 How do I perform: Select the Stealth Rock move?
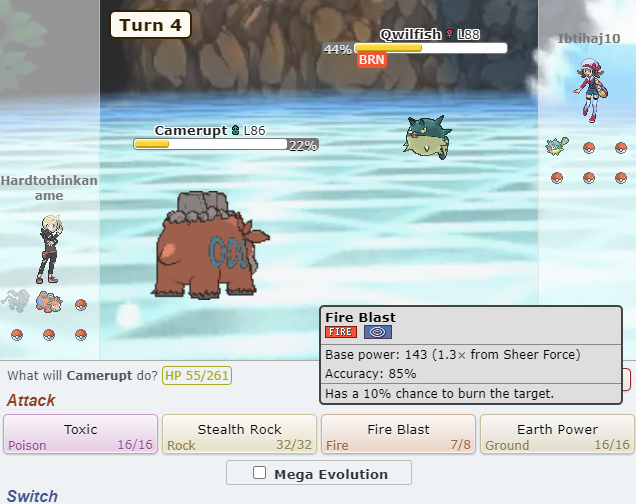239,435
